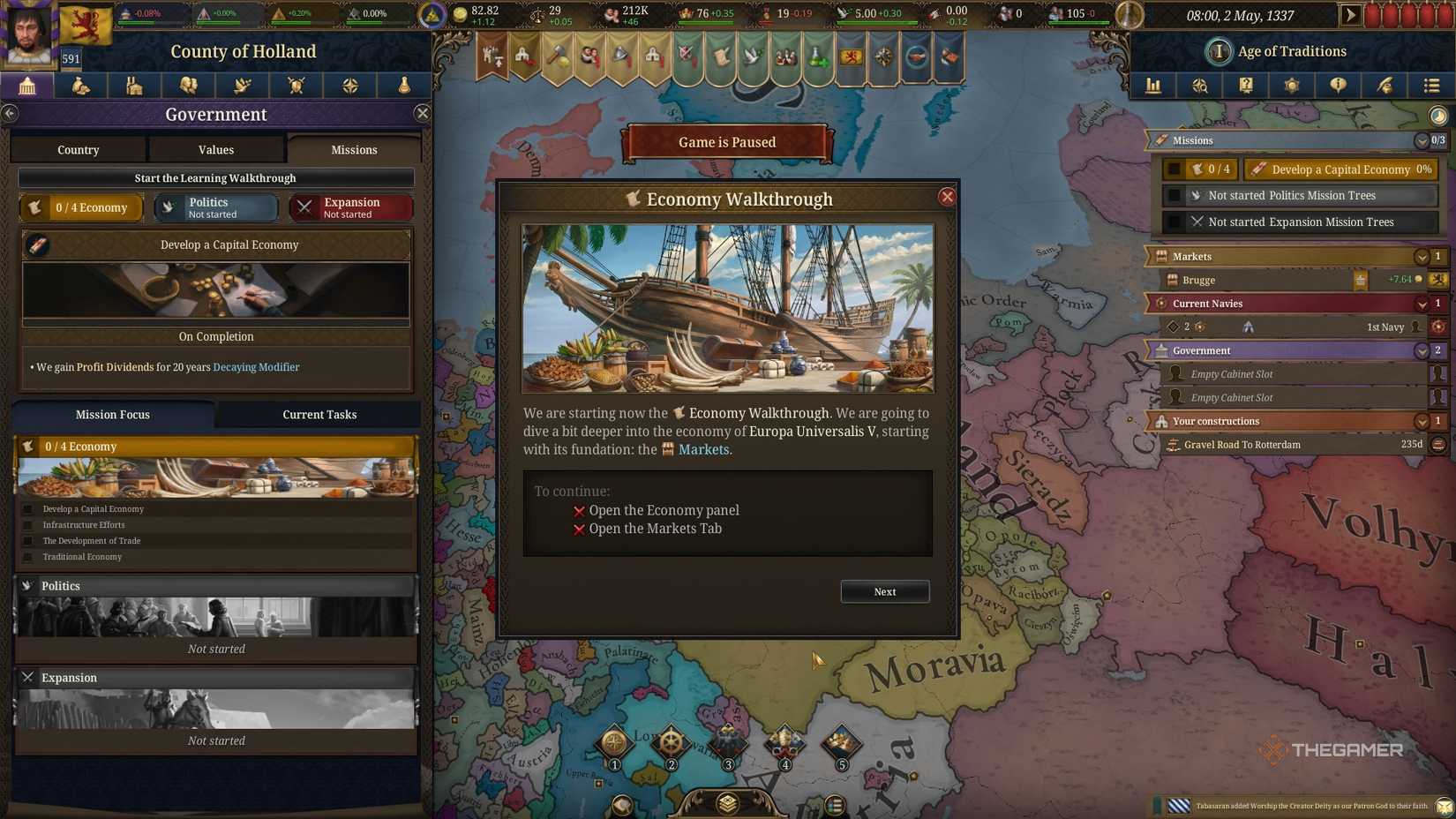Screen dimensions: 1456x819
Task: Open the Economy panel icon
Action: [81, 86]
